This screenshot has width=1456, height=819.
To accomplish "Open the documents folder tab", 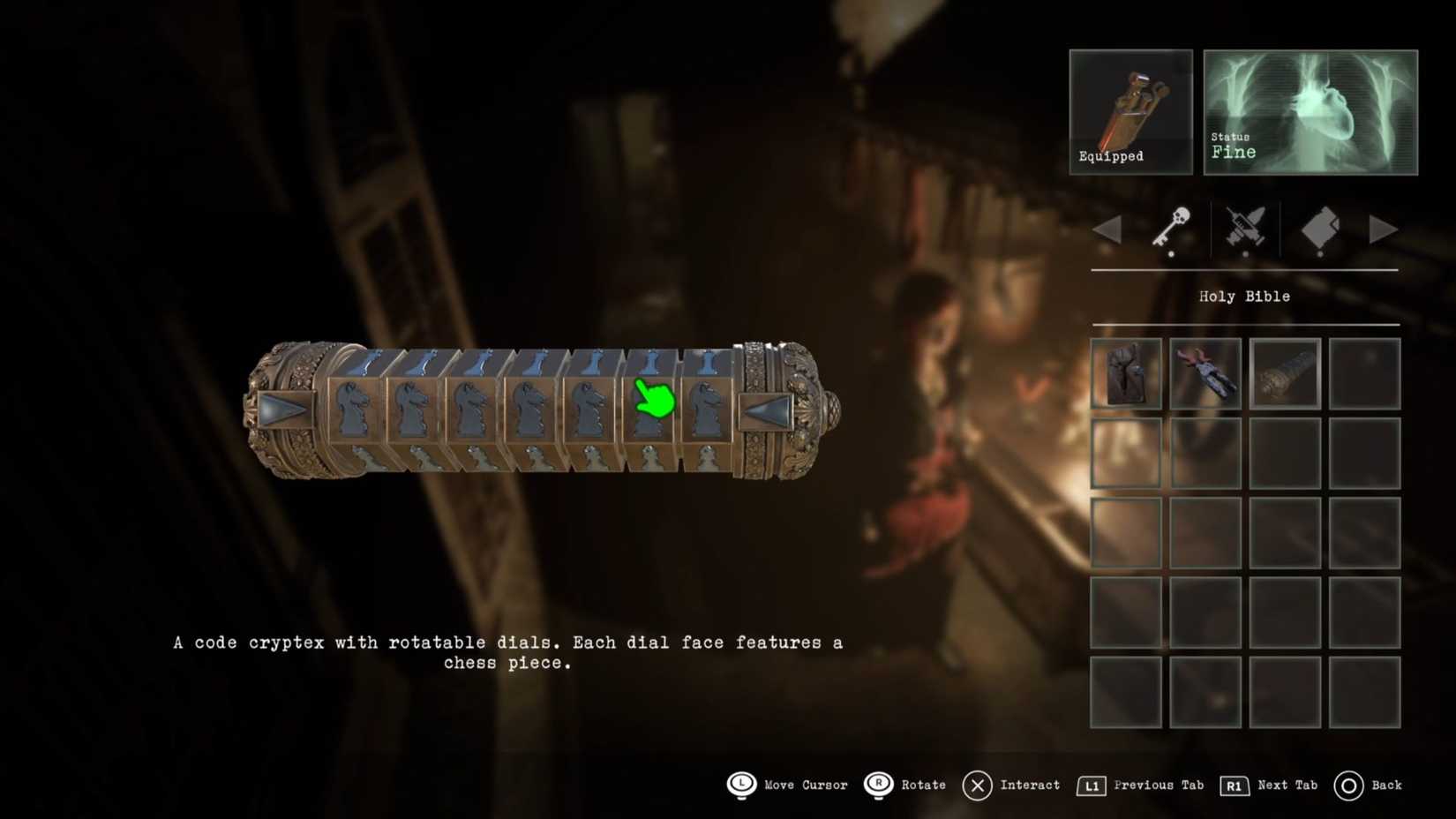I will pyautogui.click(x=1319, y=228).
